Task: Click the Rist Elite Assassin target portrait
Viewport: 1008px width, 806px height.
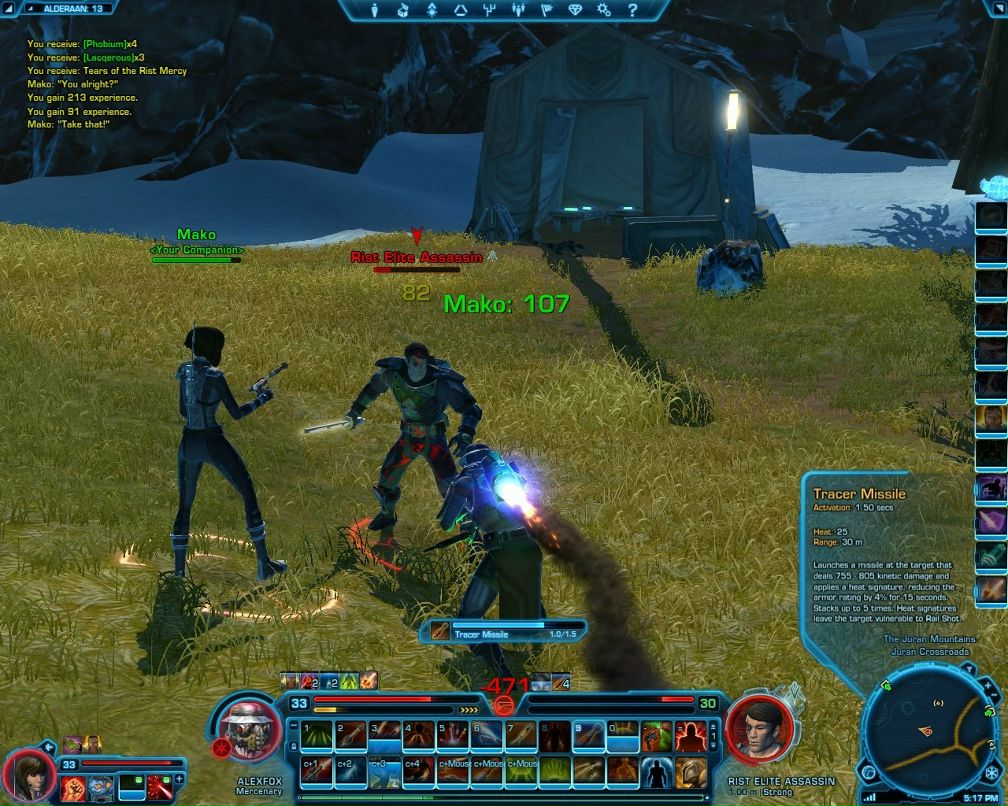Action: point(762,729)
